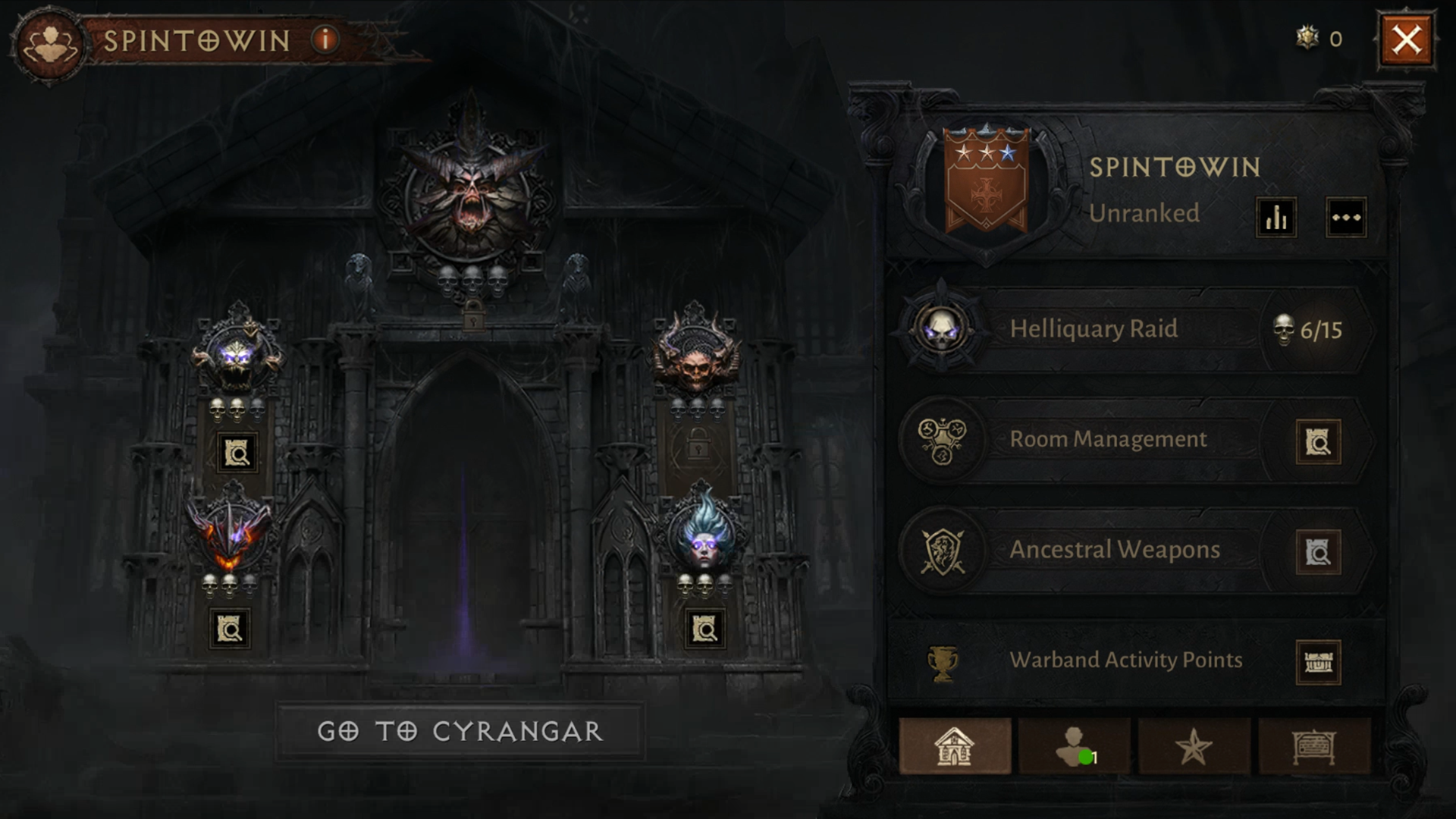This screenshot has height=819, width=1456.
Task: Select the purple-eyed skull boss emblem
Action: coord(237,356)
